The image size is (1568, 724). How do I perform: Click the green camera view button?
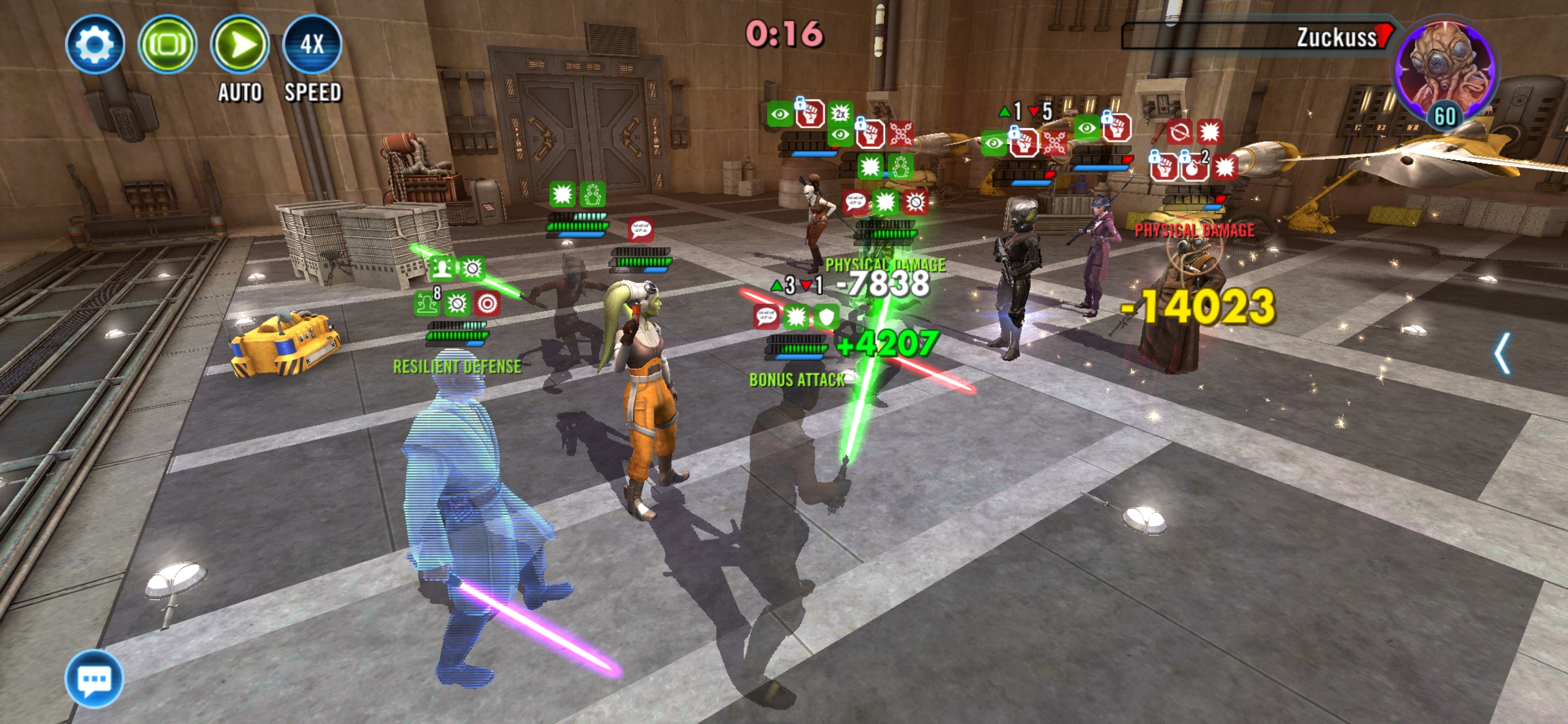[x=167, y=44]
